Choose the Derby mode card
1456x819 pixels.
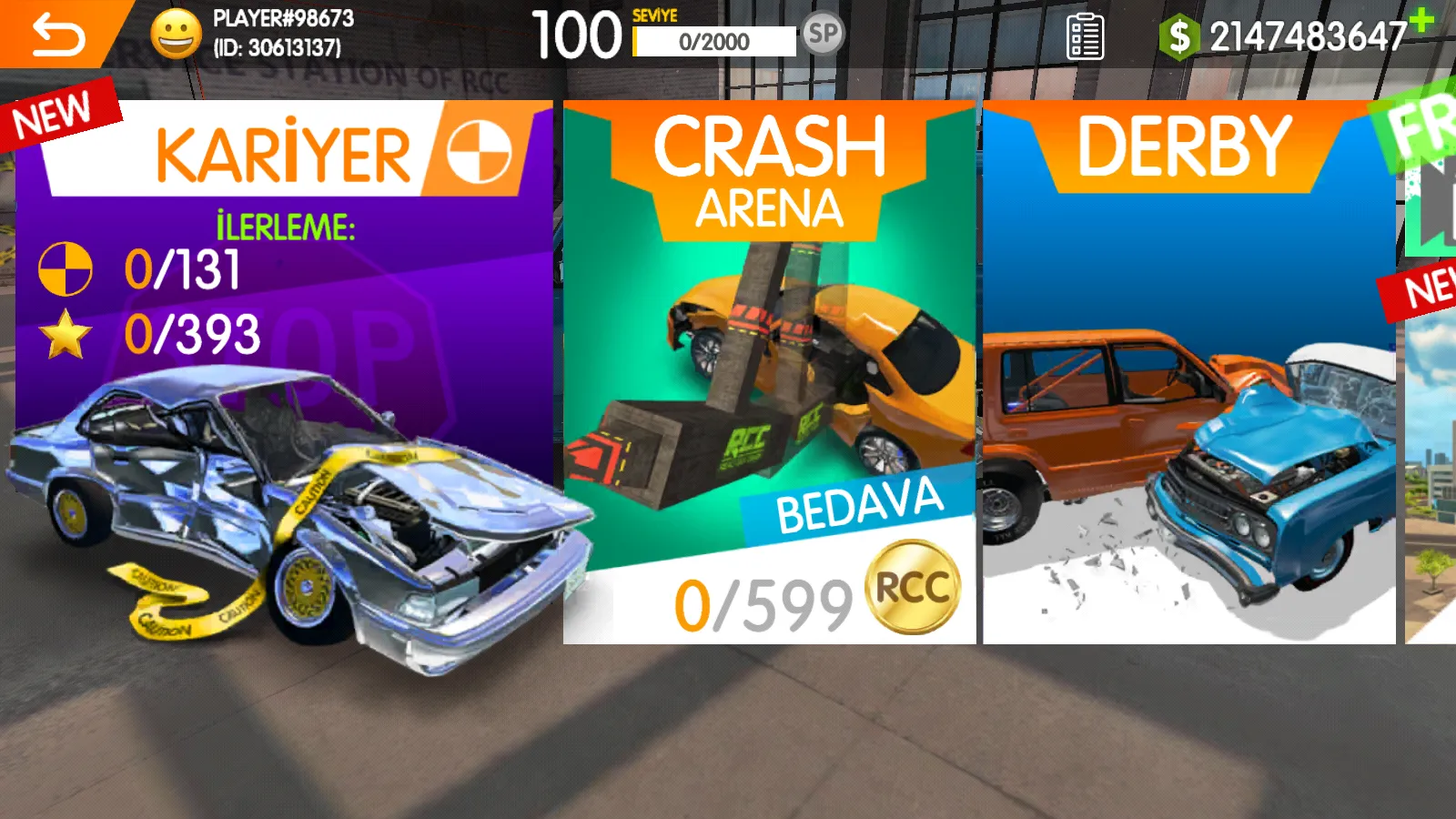point(1188,373)
